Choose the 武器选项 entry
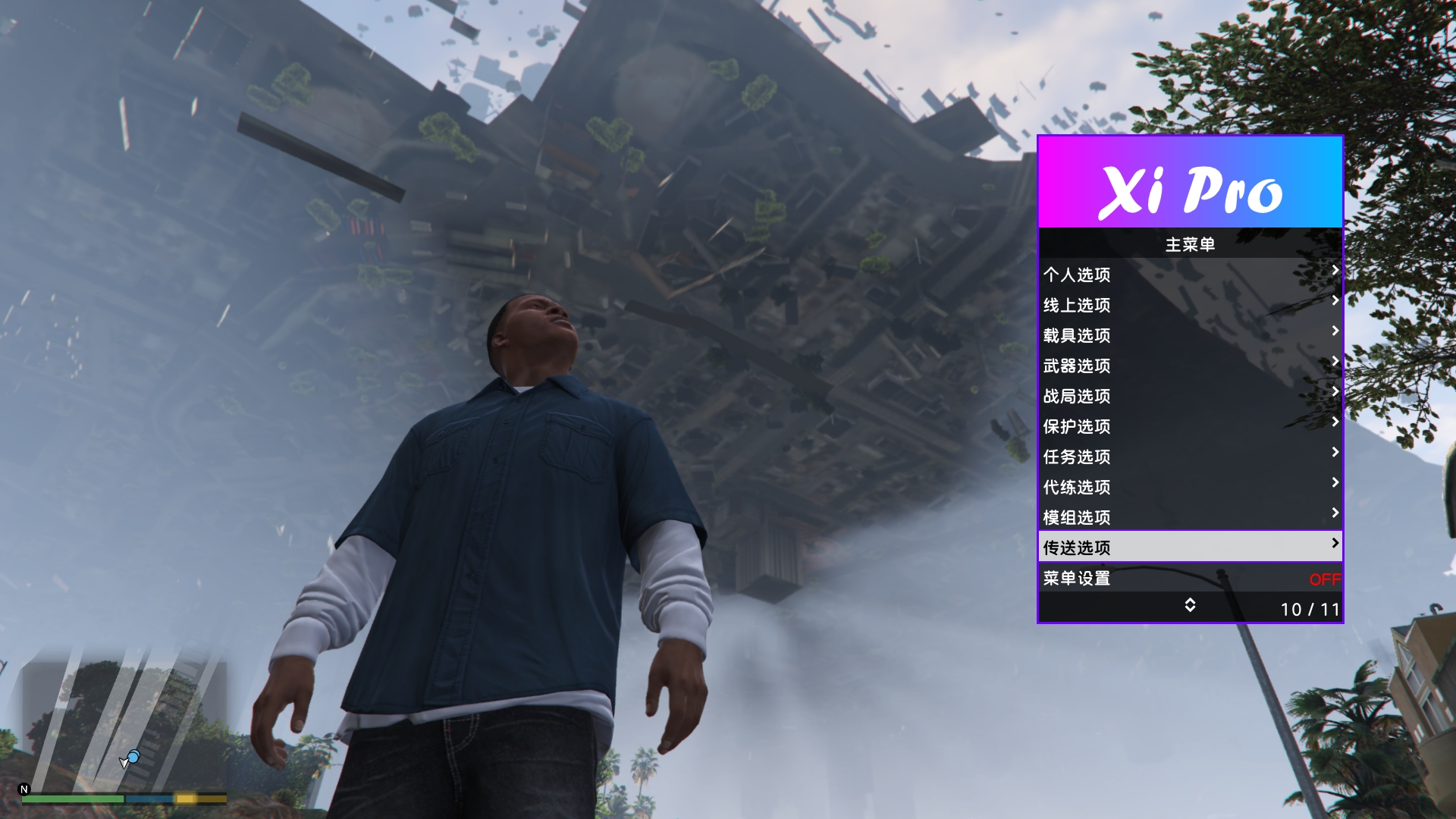1456x819 pixels. pos(1189,365)
